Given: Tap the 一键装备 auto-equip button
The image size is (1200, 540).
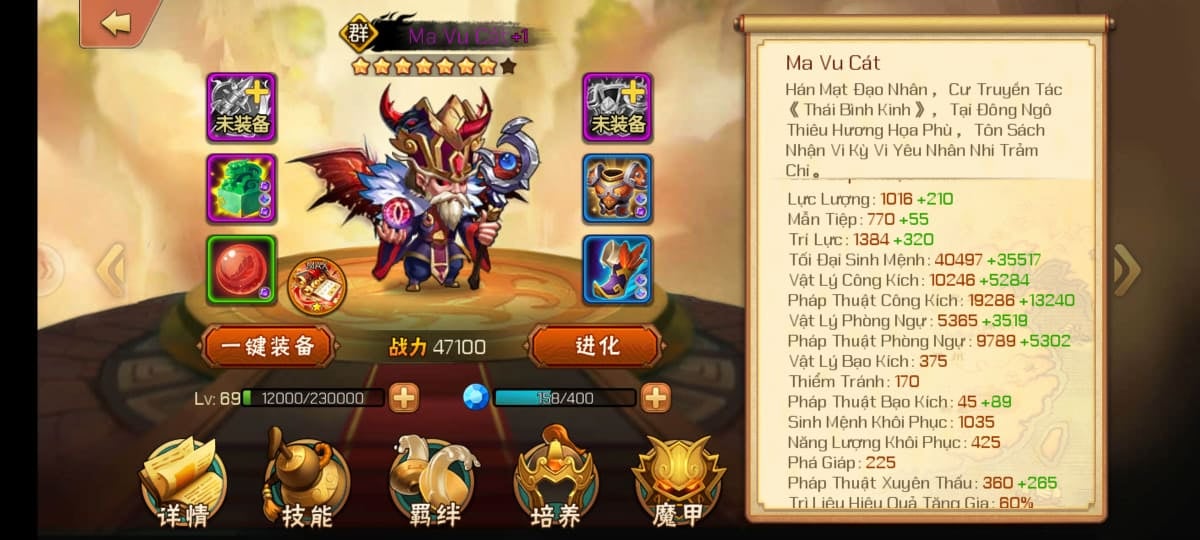Looking at the screenshot, I should tap(267, 347).
